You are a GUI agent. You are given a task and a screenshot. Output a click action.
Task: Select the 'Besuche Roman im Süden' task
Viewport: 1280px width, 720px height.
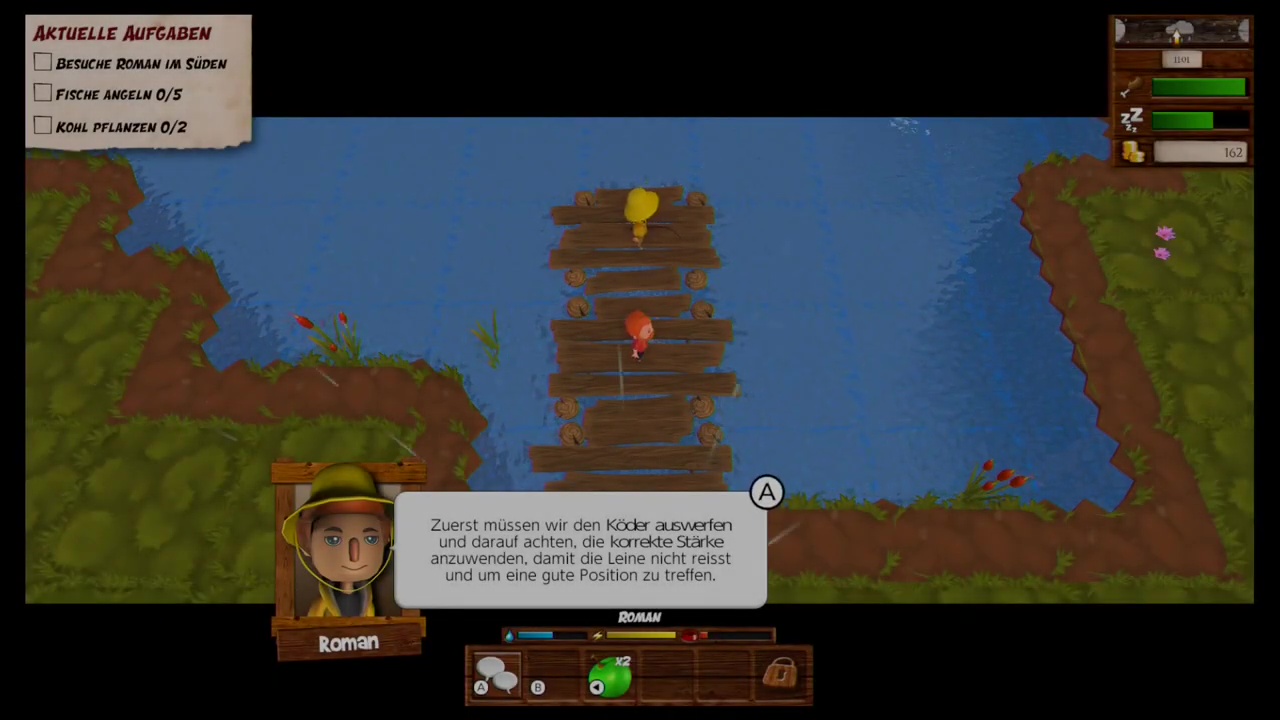point(141,64)
